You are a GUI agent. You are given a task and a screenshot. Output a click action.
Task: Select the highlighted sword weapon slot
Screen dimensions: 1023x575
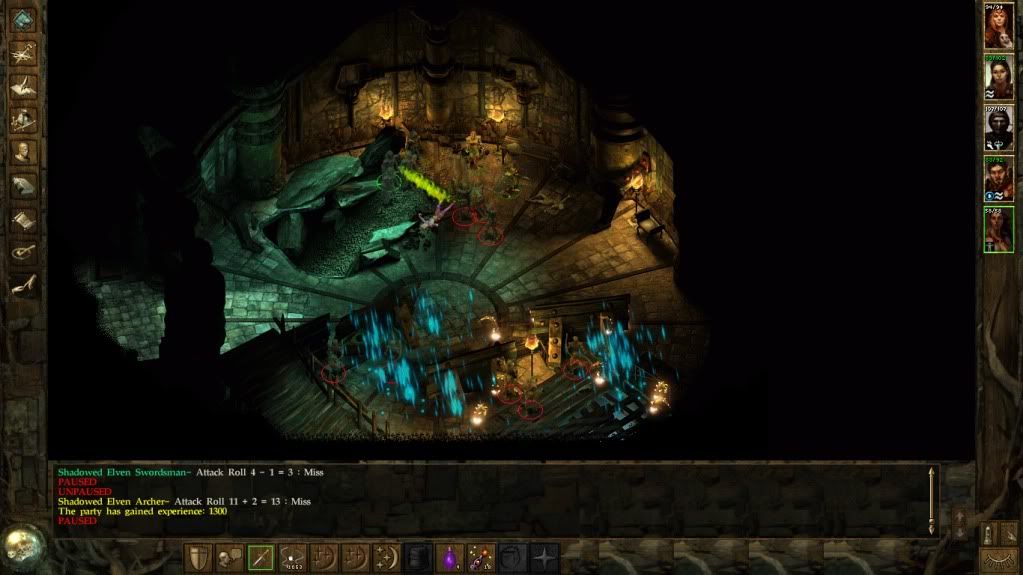click(261, 557)
